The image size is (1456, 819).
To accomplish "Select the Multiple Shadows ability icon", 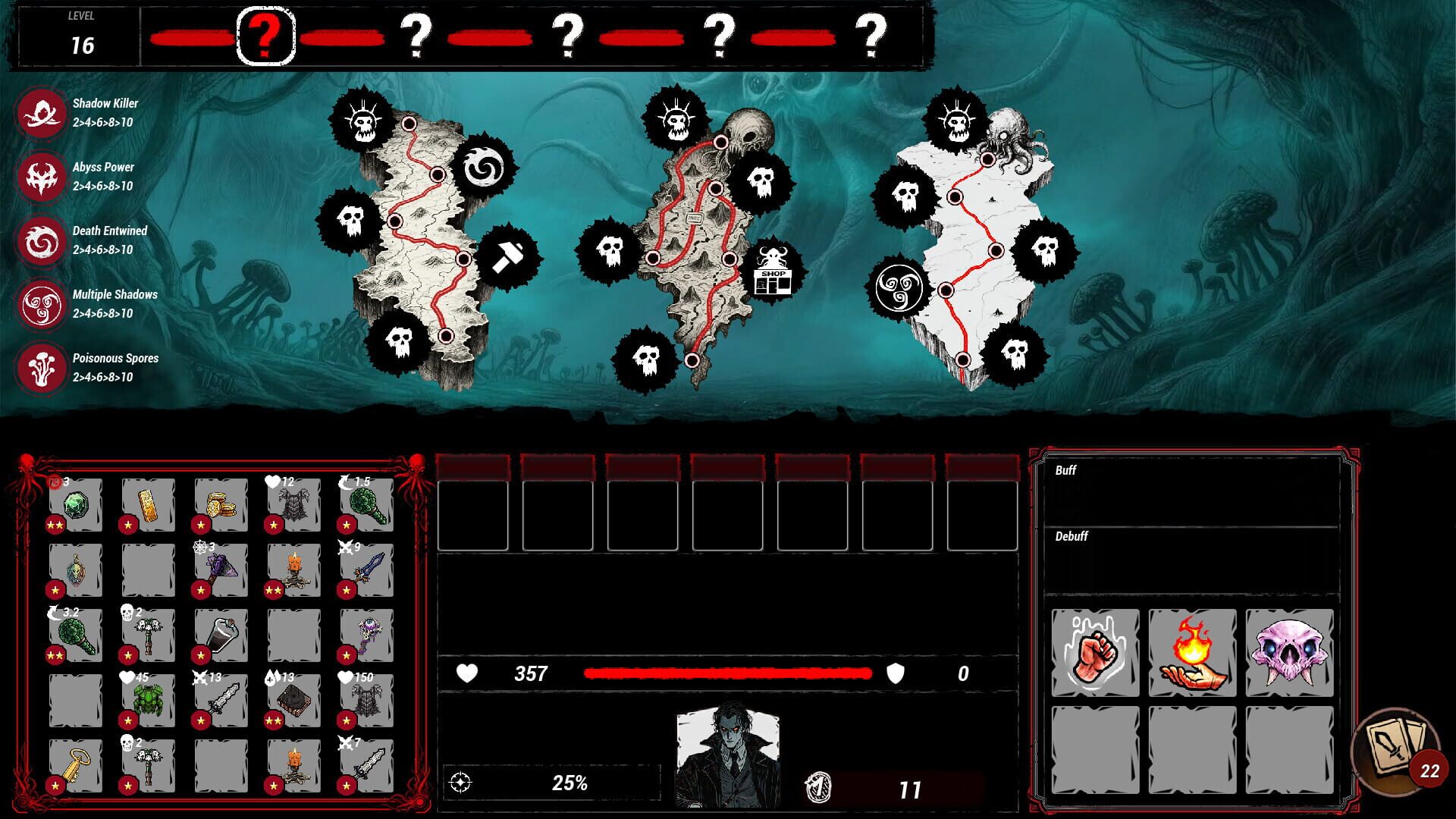I will tap(42, 303).
